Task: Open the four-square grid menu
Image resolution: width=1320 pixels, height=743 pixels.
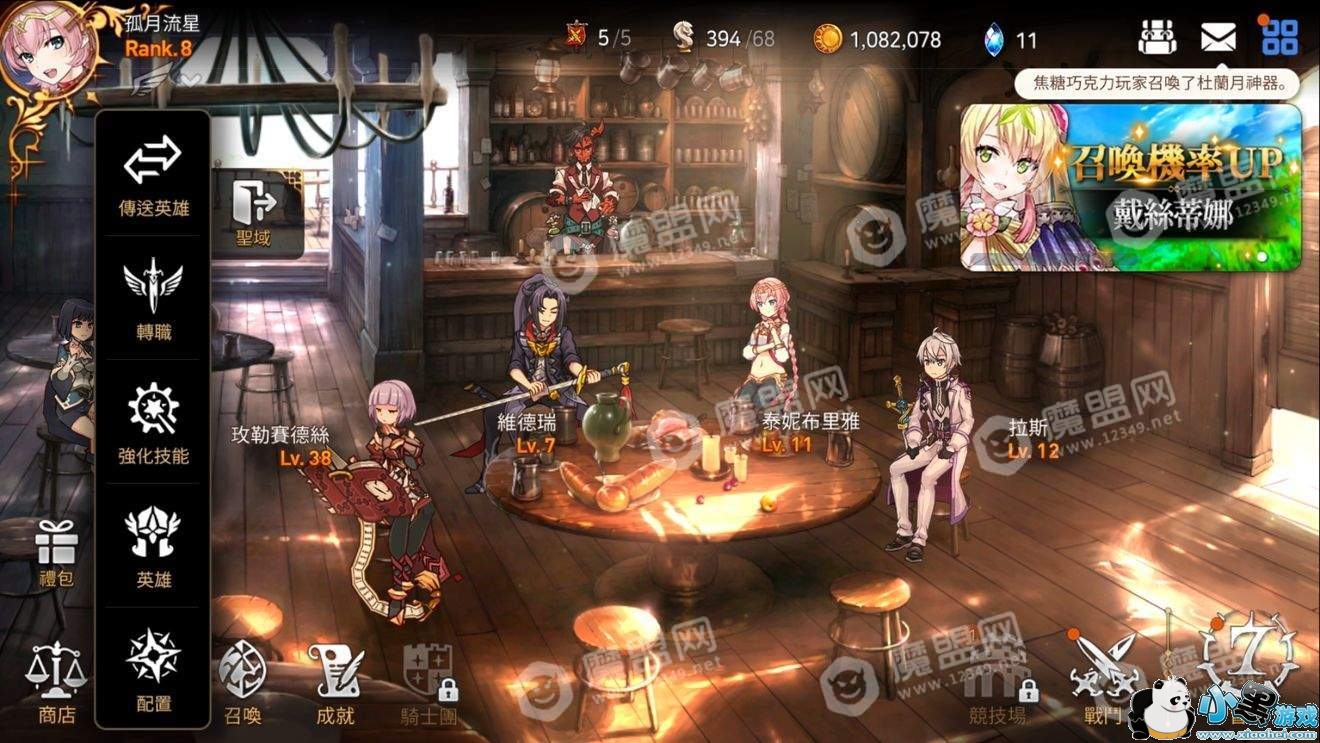Action: pyautogui.click(x=1279, y=38)
